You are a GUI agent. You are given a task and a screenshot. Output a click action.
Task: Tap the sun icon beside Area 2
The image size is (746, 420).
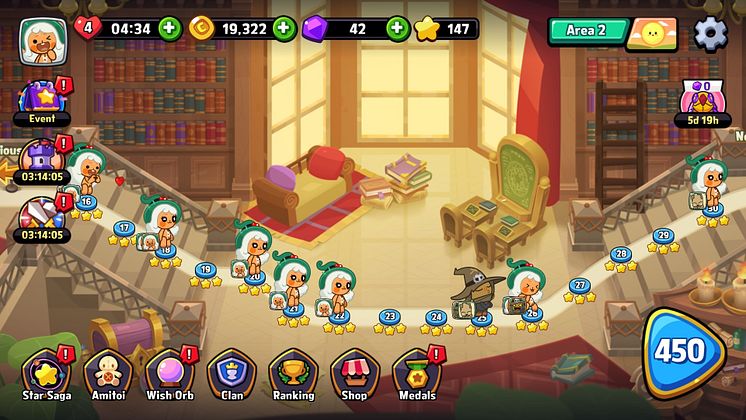652,34
